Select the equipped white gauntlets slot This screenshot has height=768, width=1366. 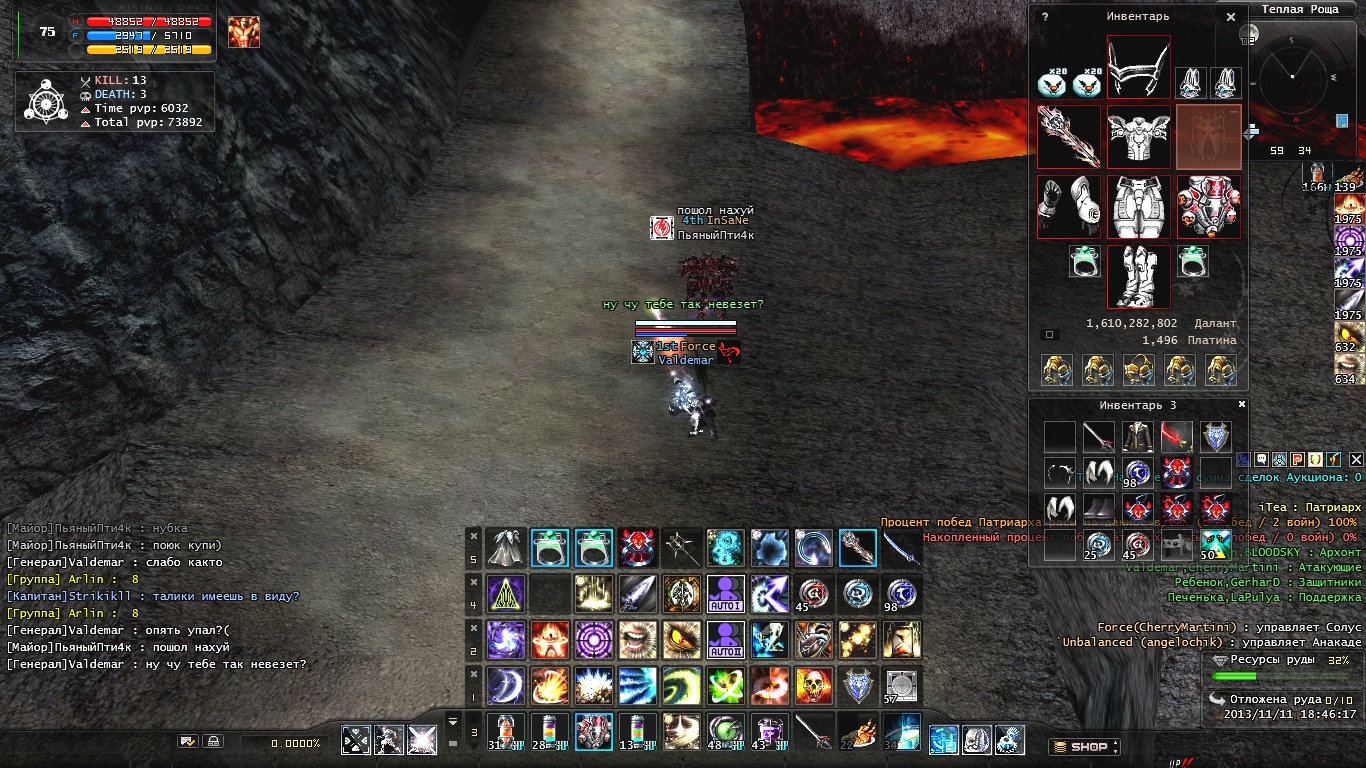tap(1068, 207)
